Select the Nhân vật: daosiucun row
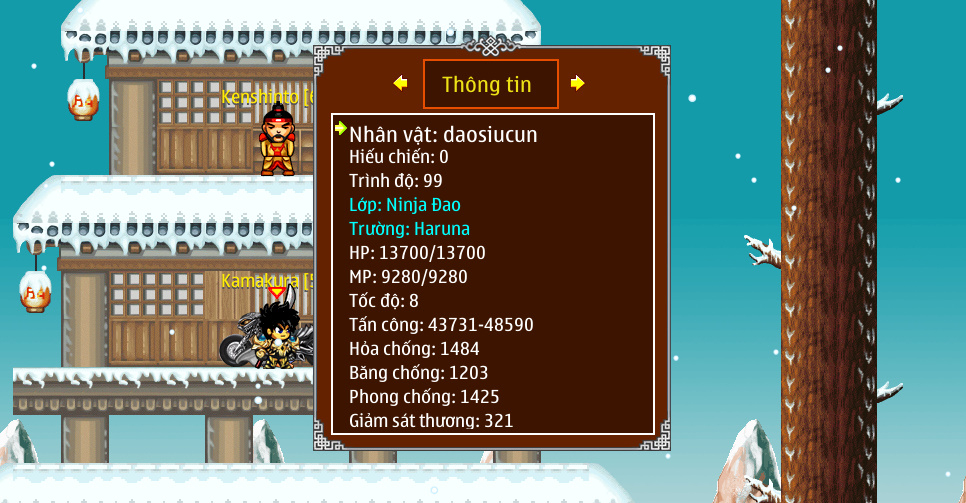 (x=443, y=134)
